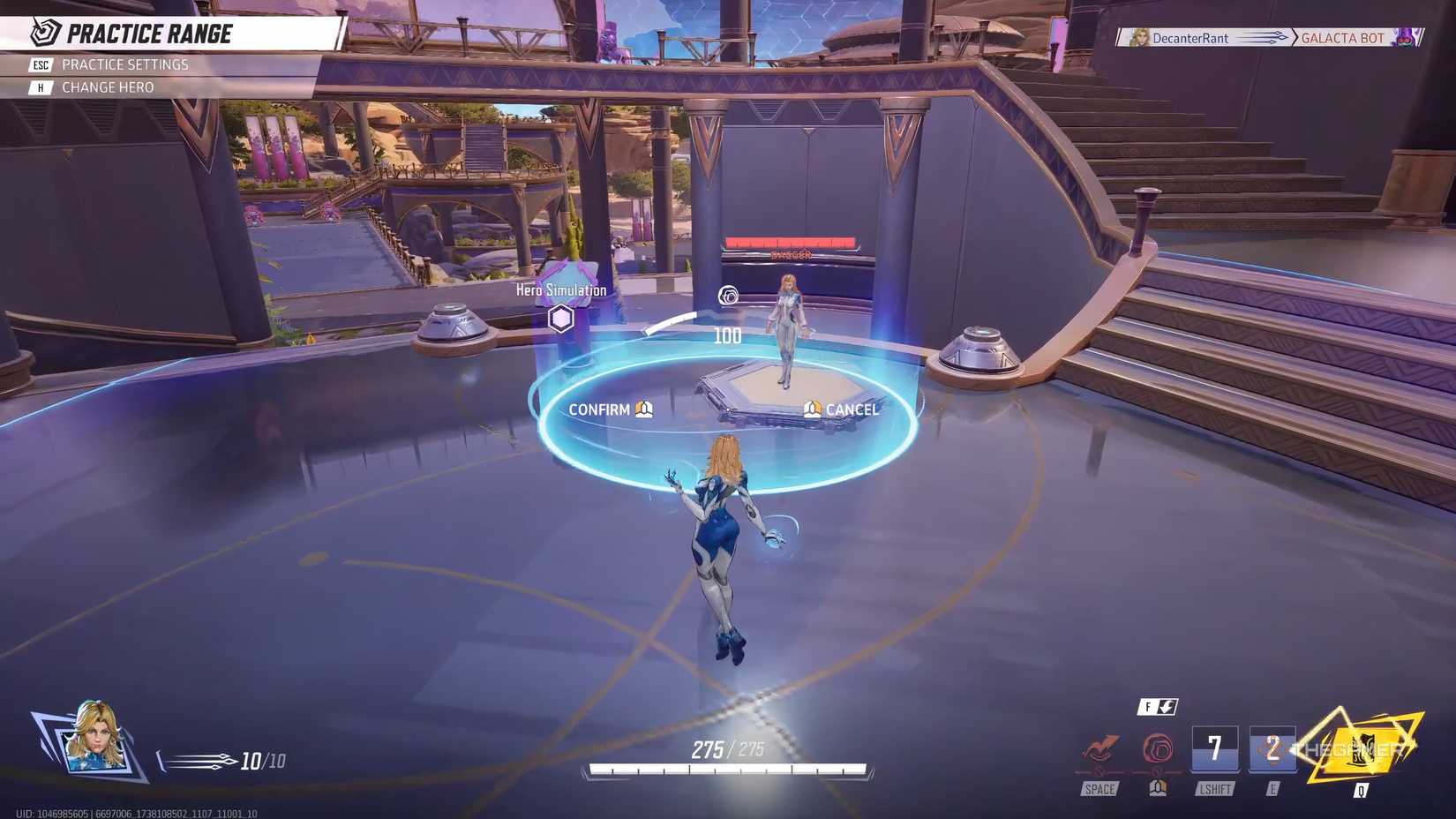
Task: Open Practice Settings
Action: point(124,64)
